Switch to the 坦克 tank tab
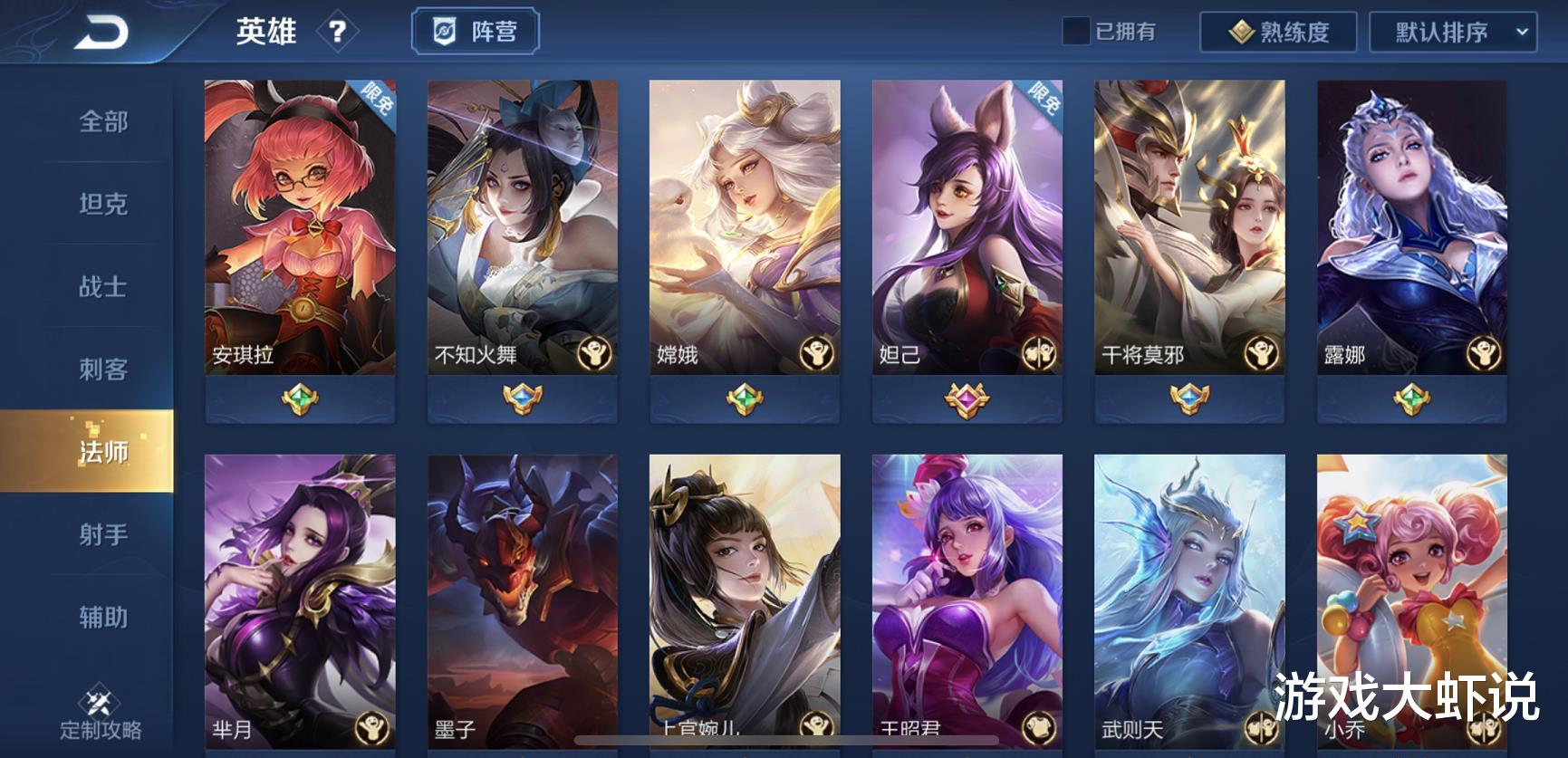Screen dimensions: 1568x758 102,205
